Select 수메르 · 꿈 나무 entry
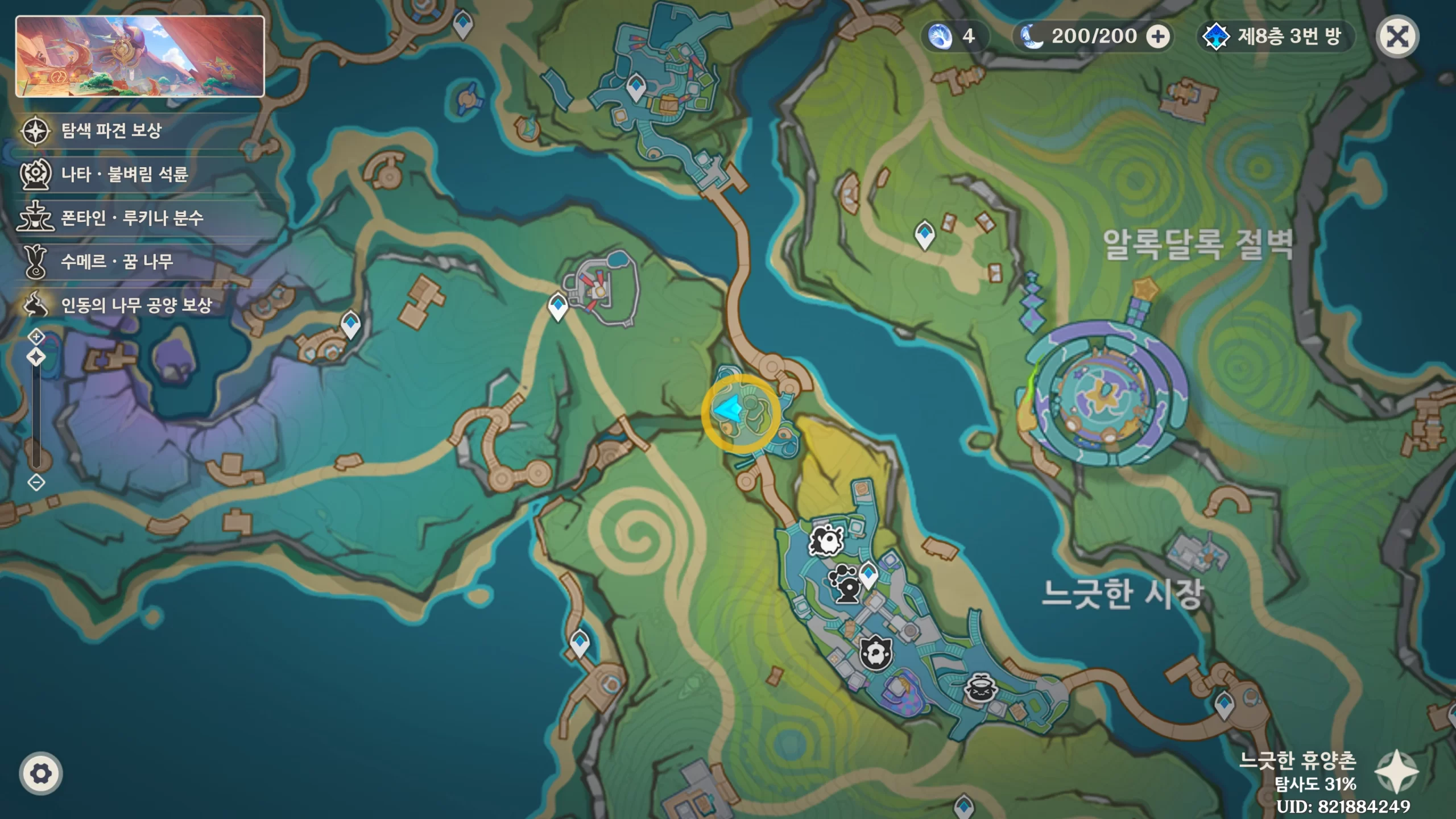Viewport: 1456px width, 819px height. [x=117, y=262]
